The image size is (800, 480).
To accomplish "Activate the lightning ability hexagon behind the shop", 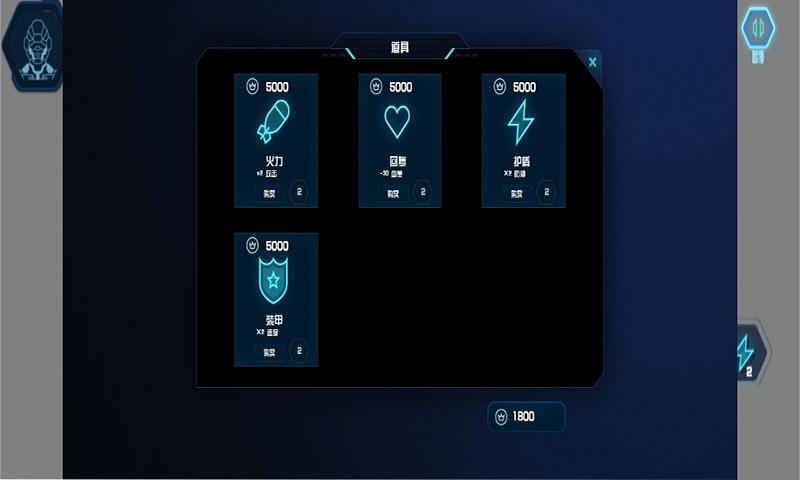I will pyautogui.click(x=748, y=352).
